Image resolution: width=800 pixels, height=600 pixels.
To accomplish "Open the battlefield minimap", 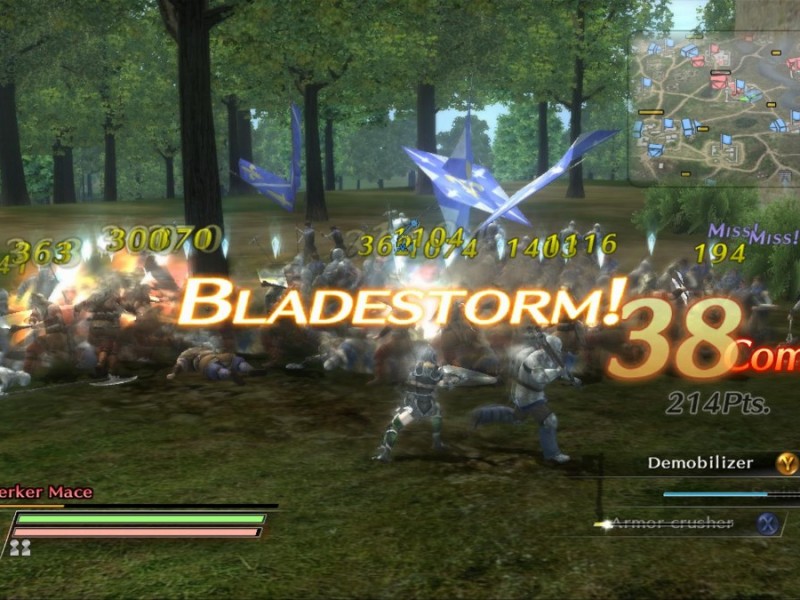I will [x=714, y=108].
